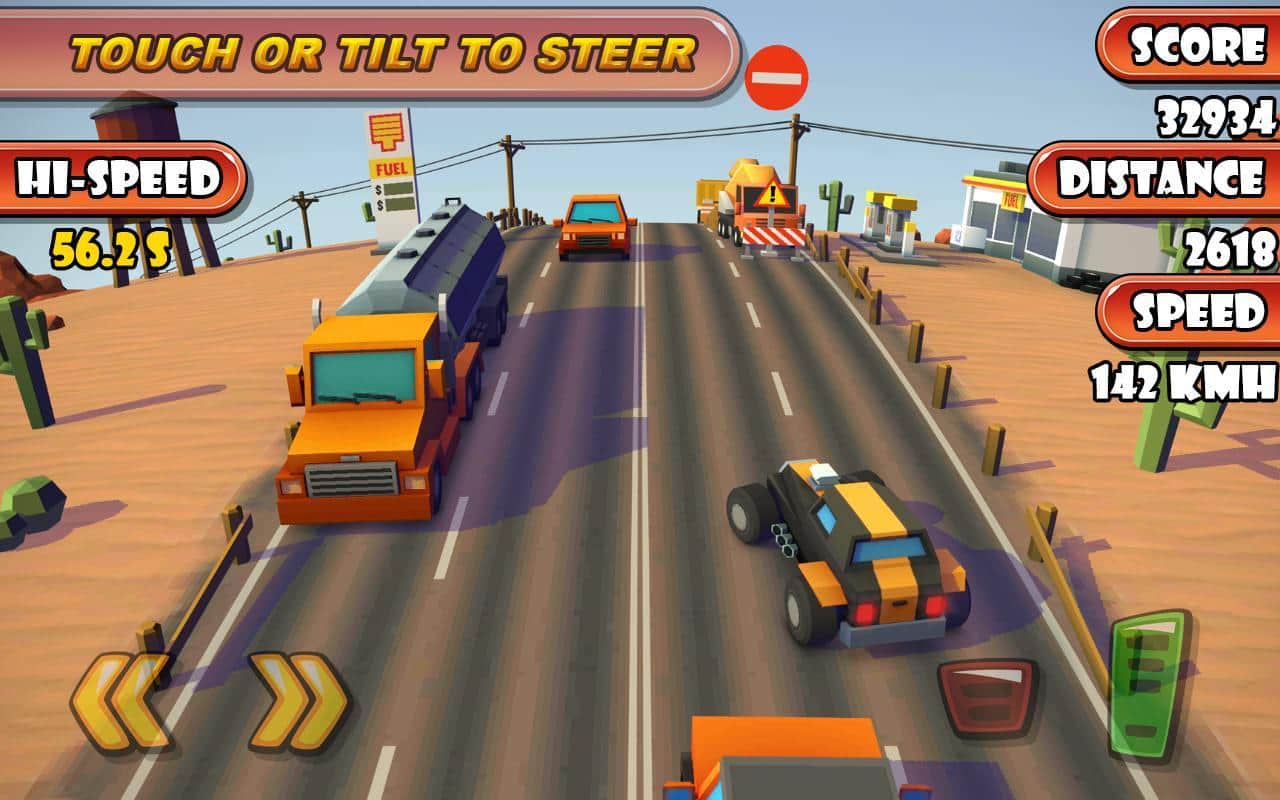Viewport: 1280px width, 800px height.
Task: Steer right with the yellow right arrows
Action: click(298, 702)
